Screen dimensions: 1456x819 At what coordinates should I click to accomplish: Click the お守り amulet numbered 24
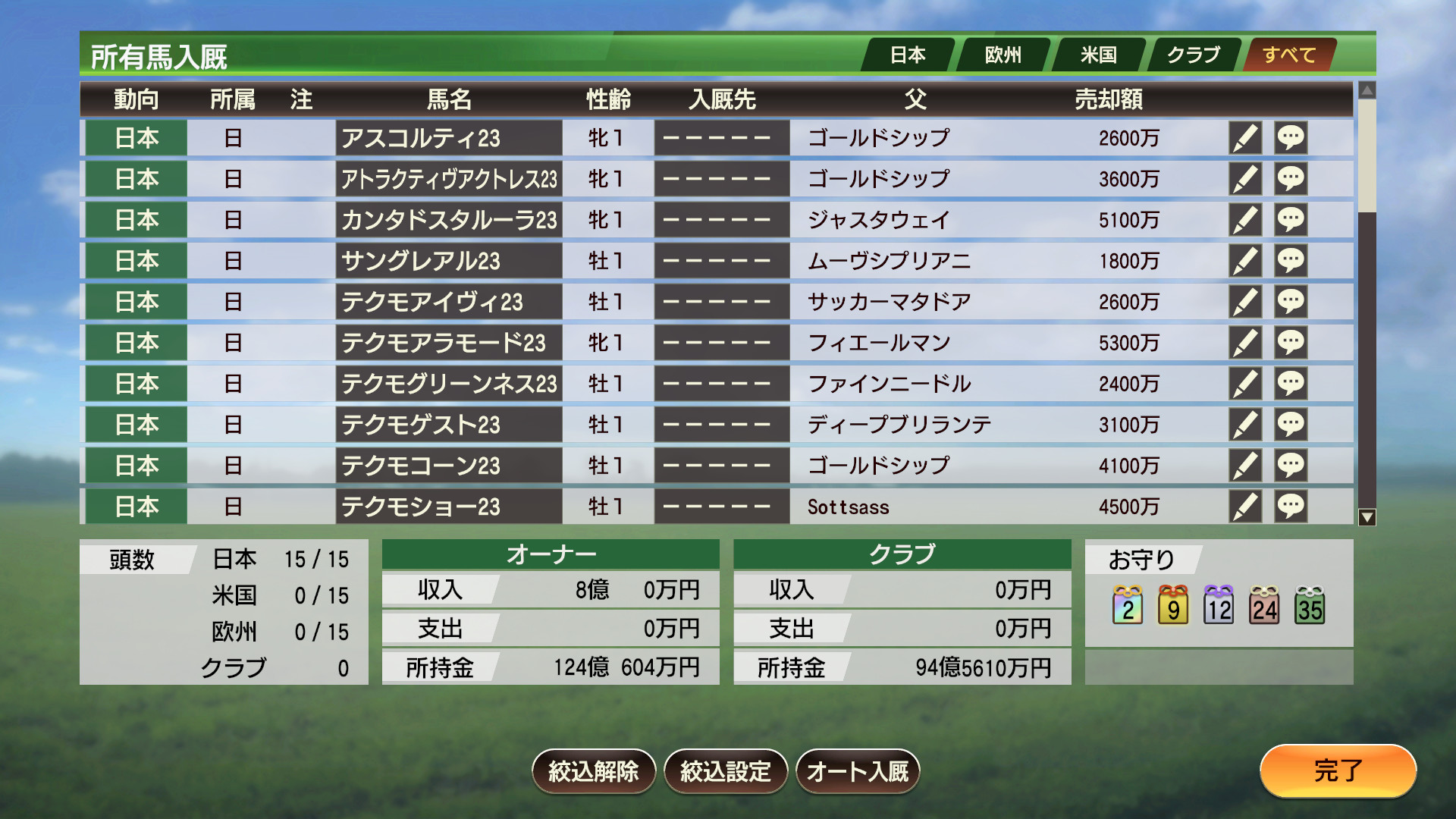pyautogui.click(x=1265, y=604)
